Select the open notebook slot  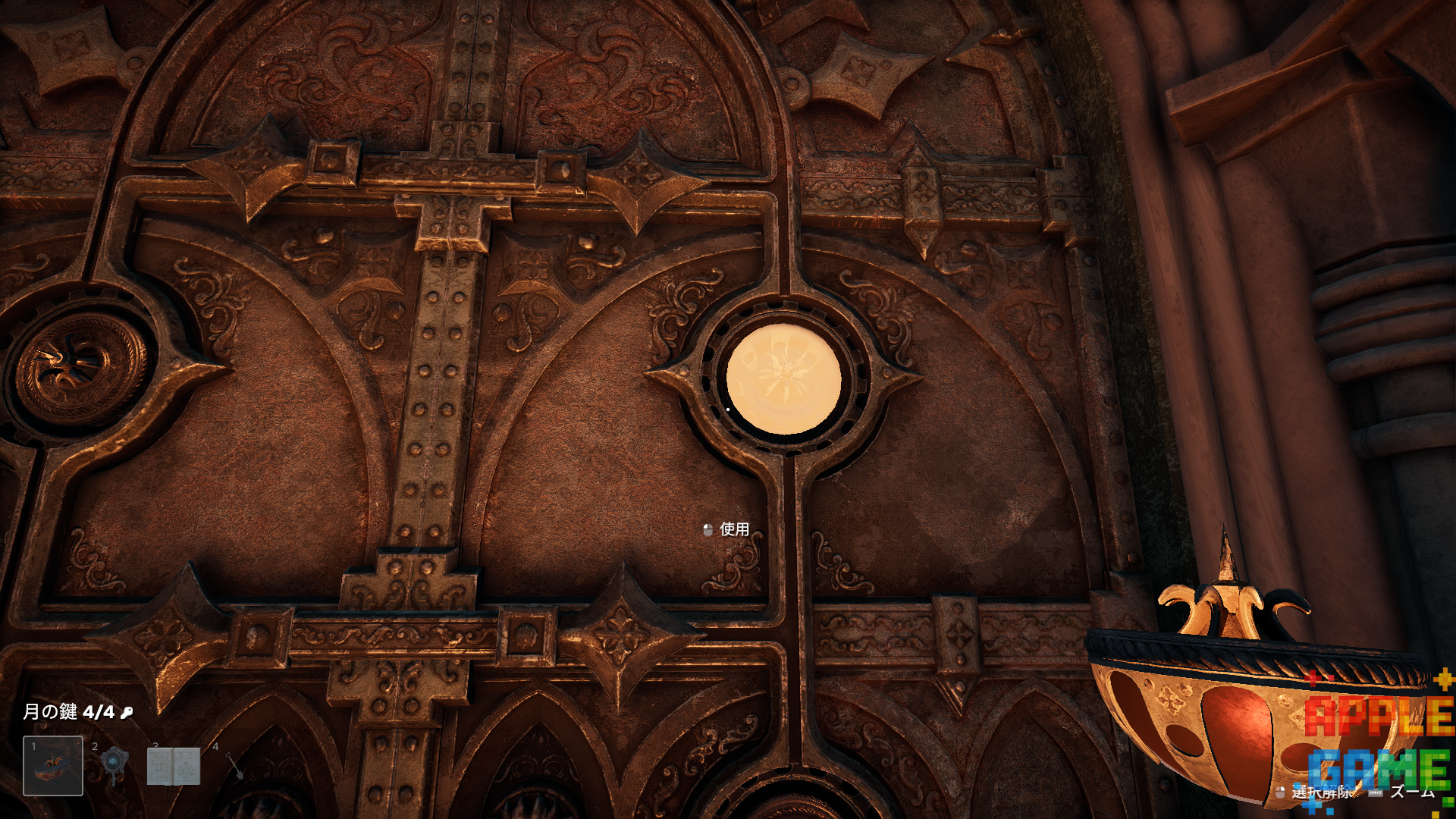[x=174, y=766]
